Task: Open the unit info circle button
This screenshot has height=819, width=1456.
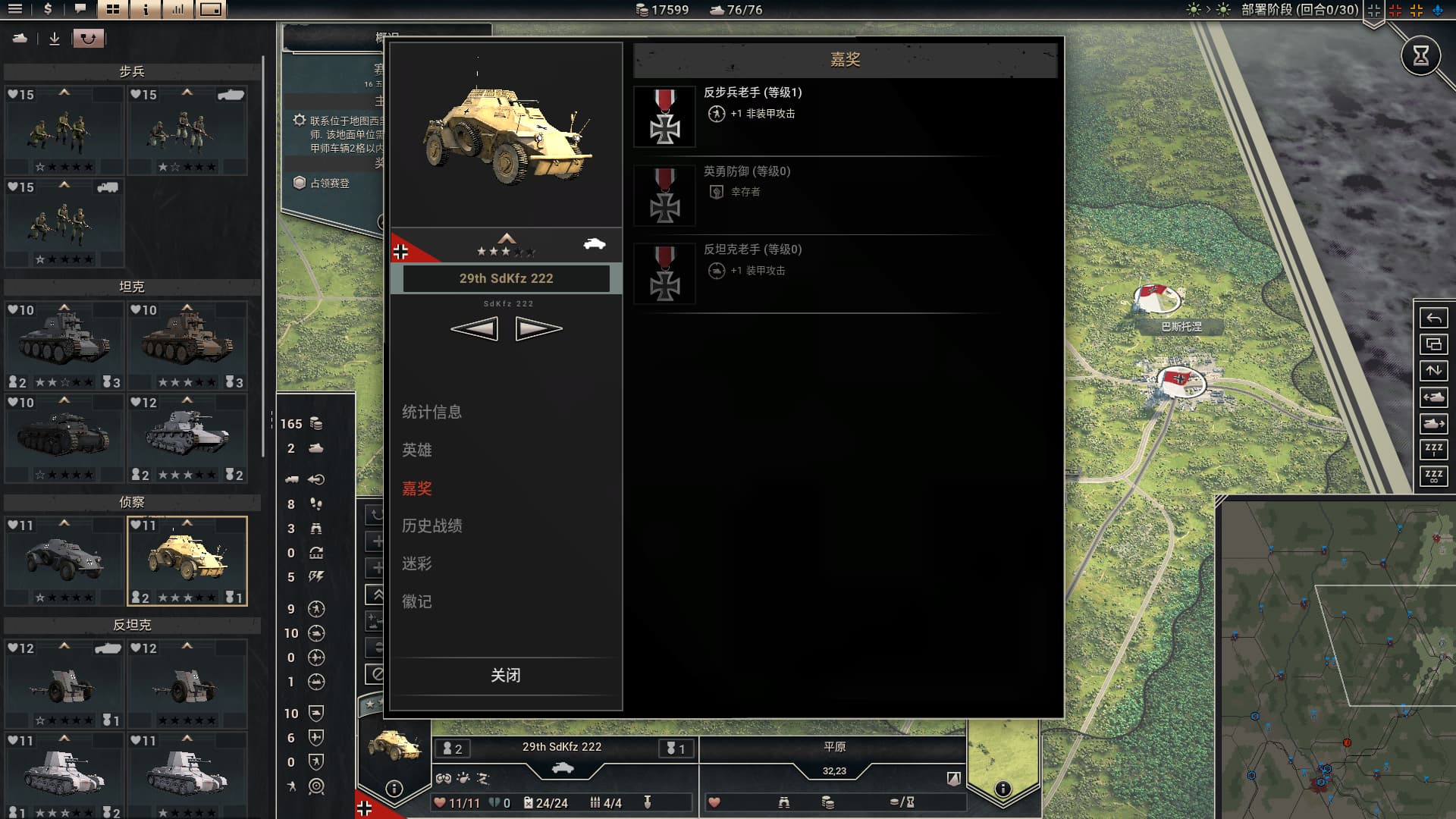Action: (394, 788)
